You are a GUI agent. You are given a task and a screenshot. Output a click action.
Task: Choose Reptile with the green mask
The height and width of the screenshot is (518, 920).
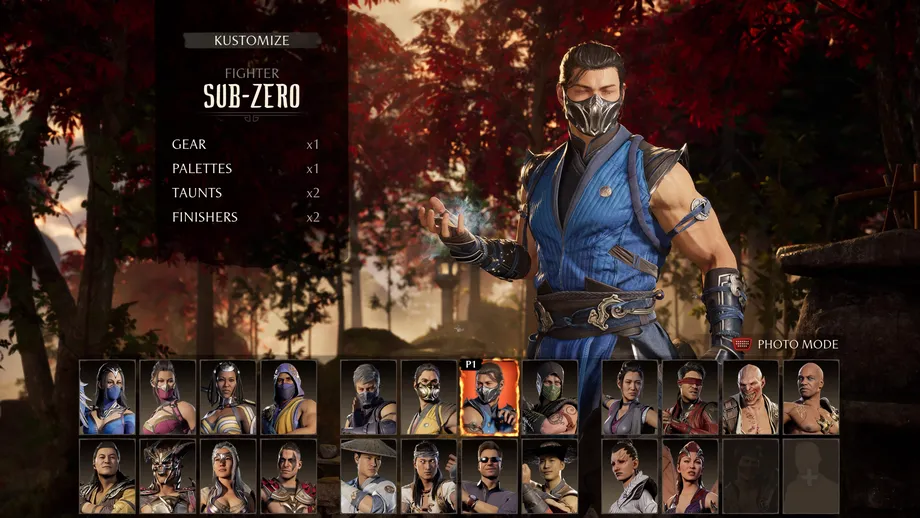(x=549, y=397)
